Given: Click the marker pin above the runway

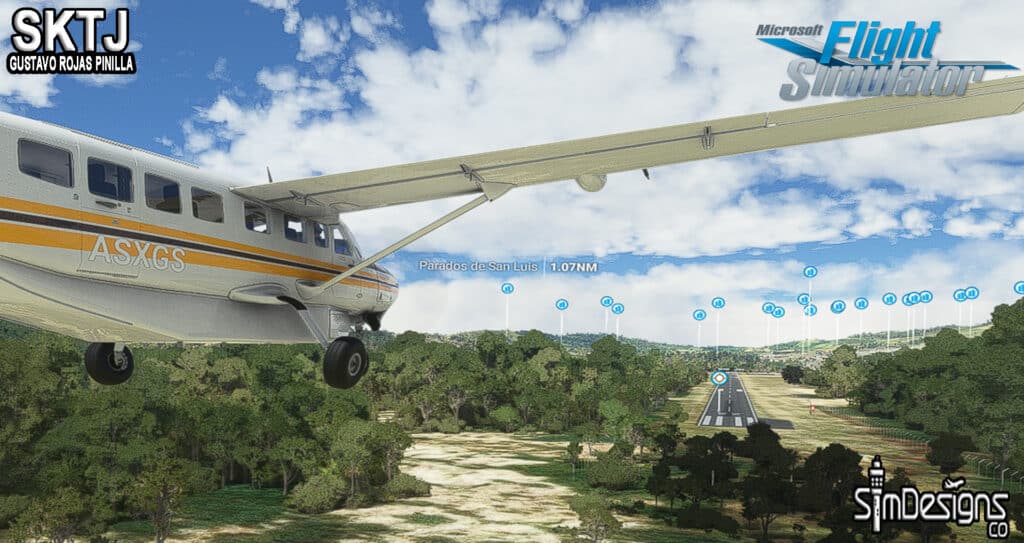Looking at the screenshot, I should pyautogui.click(x=719, y=378).
